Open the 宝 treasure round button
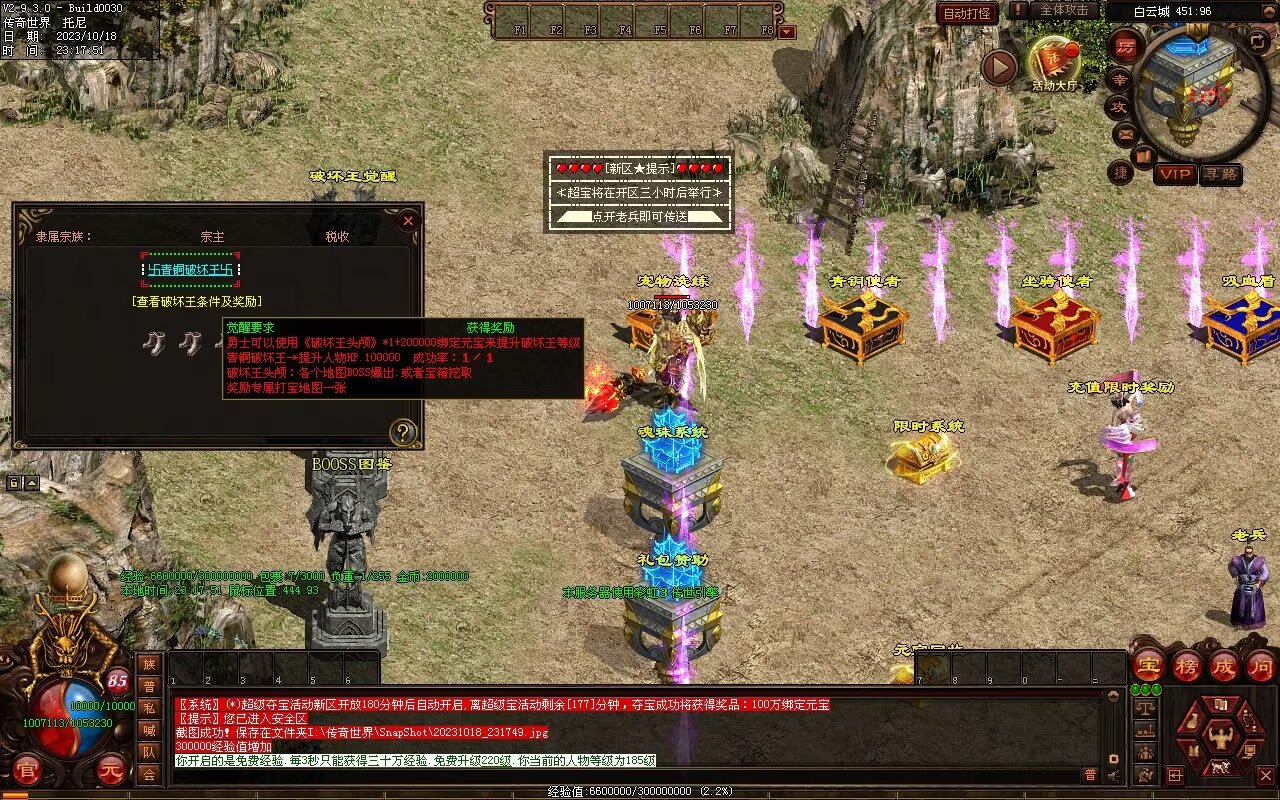 coord(1148,665)
